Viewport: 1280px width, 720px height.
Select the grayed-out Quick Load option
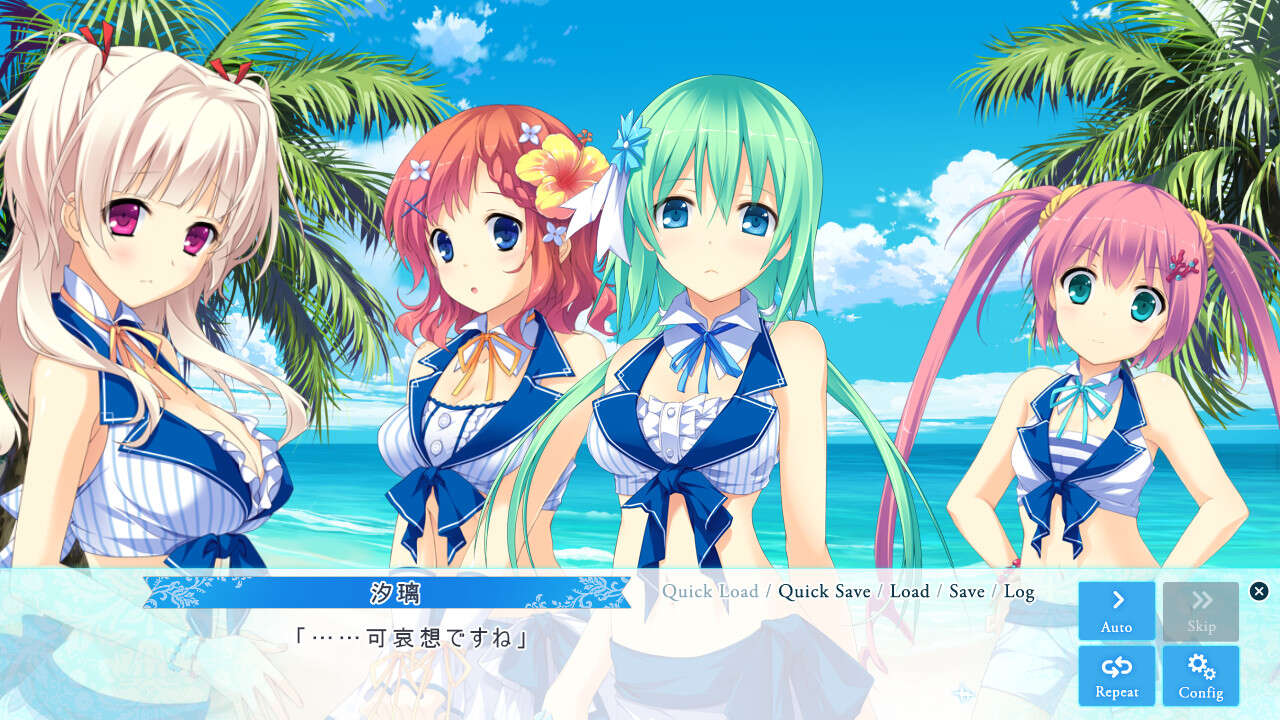[x=711, y=591]
